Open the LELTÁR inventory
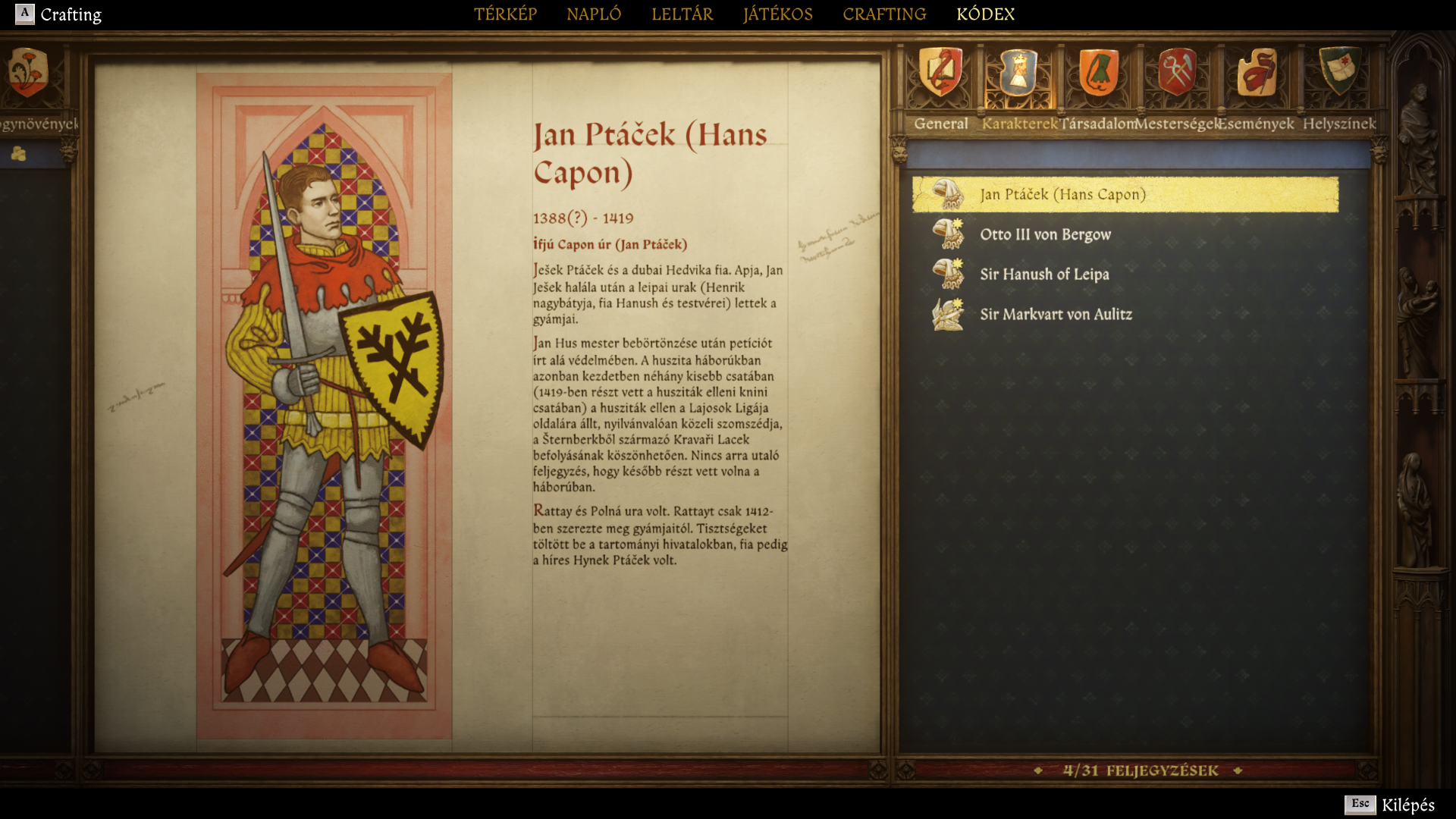Image resolution: width=1456 pixels, height=819 pixels. coord(682,14)
